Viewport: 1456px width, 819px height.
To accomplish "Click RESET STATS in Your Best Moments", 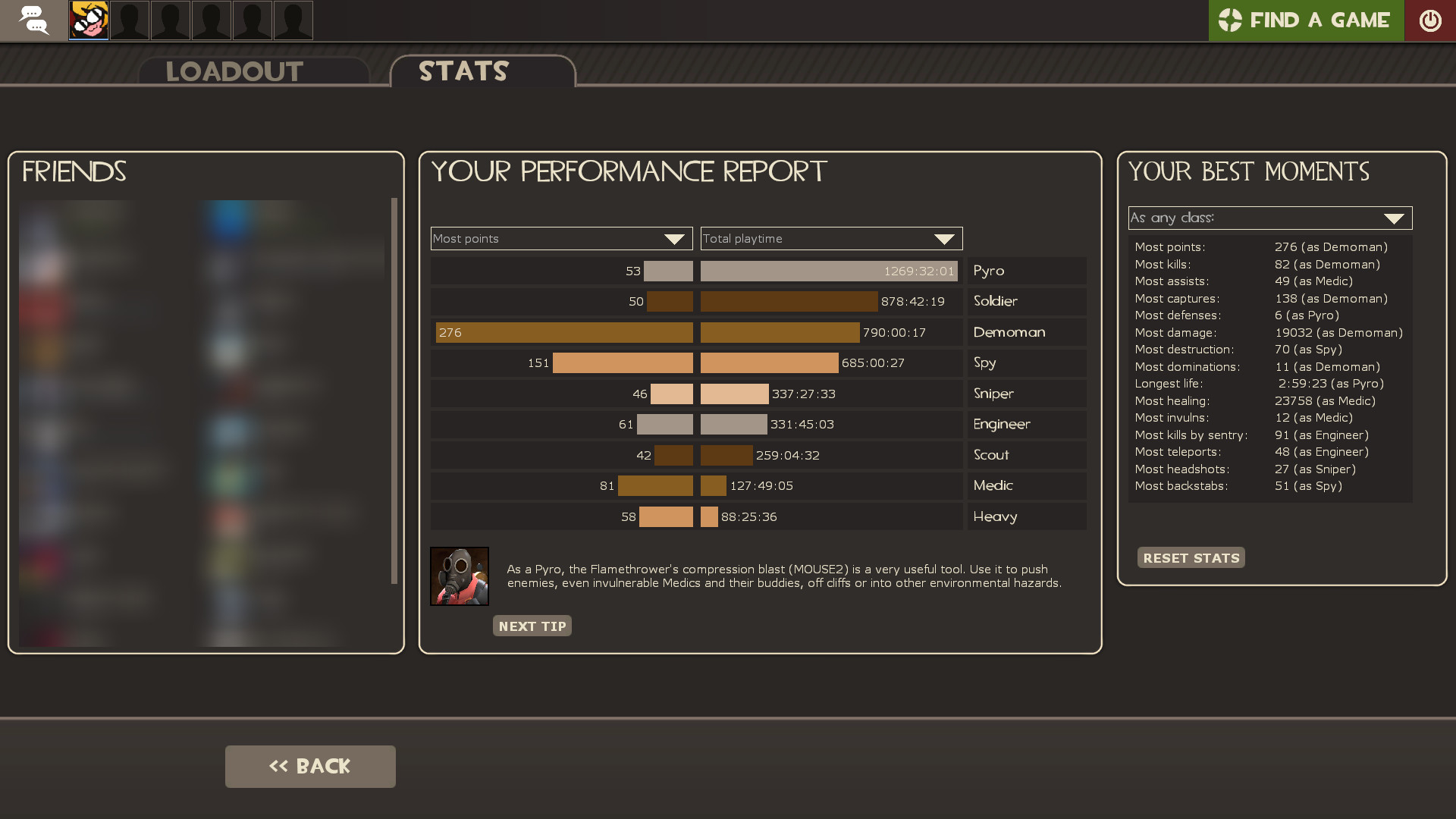I will pyautogui.click(x=1191, y=557).
